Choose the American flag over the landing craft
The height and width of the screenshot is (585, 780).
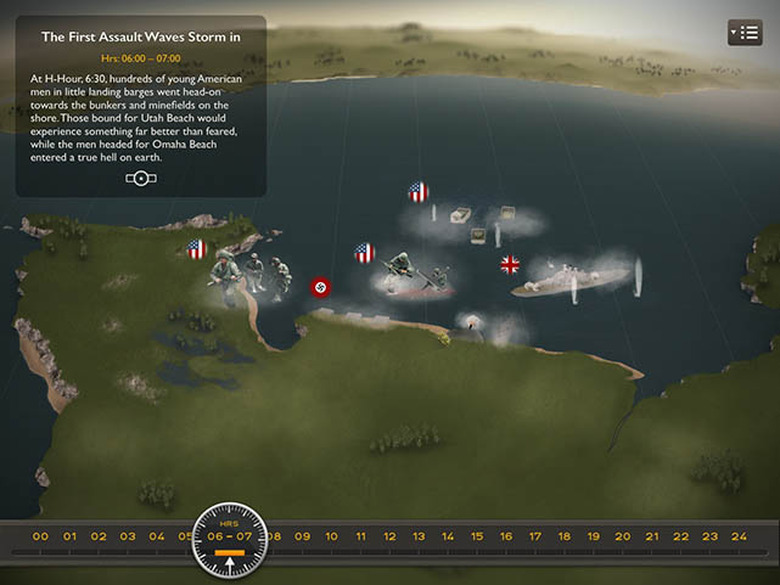pos(365,253)
